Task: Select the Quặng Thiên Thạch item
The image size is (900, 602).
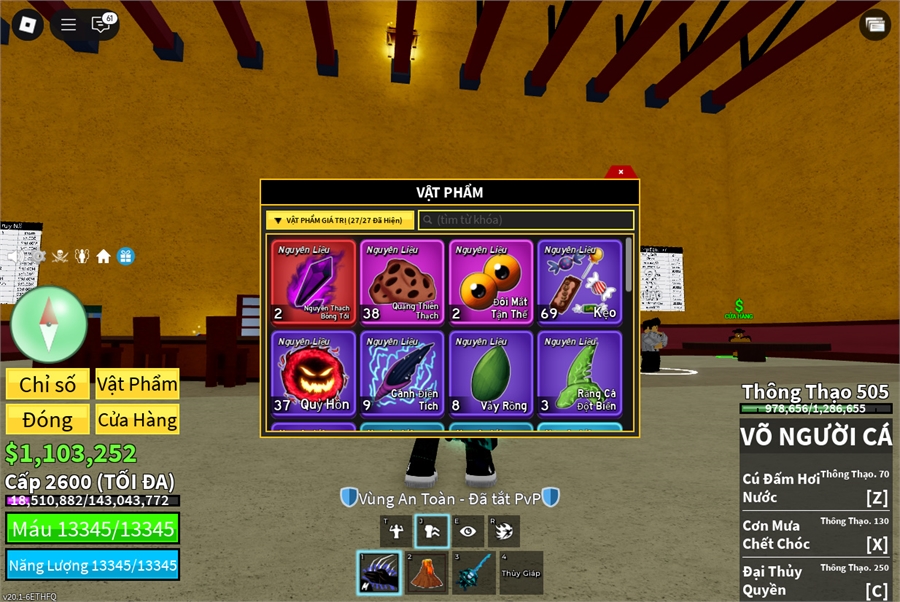Action: [402, 283]
